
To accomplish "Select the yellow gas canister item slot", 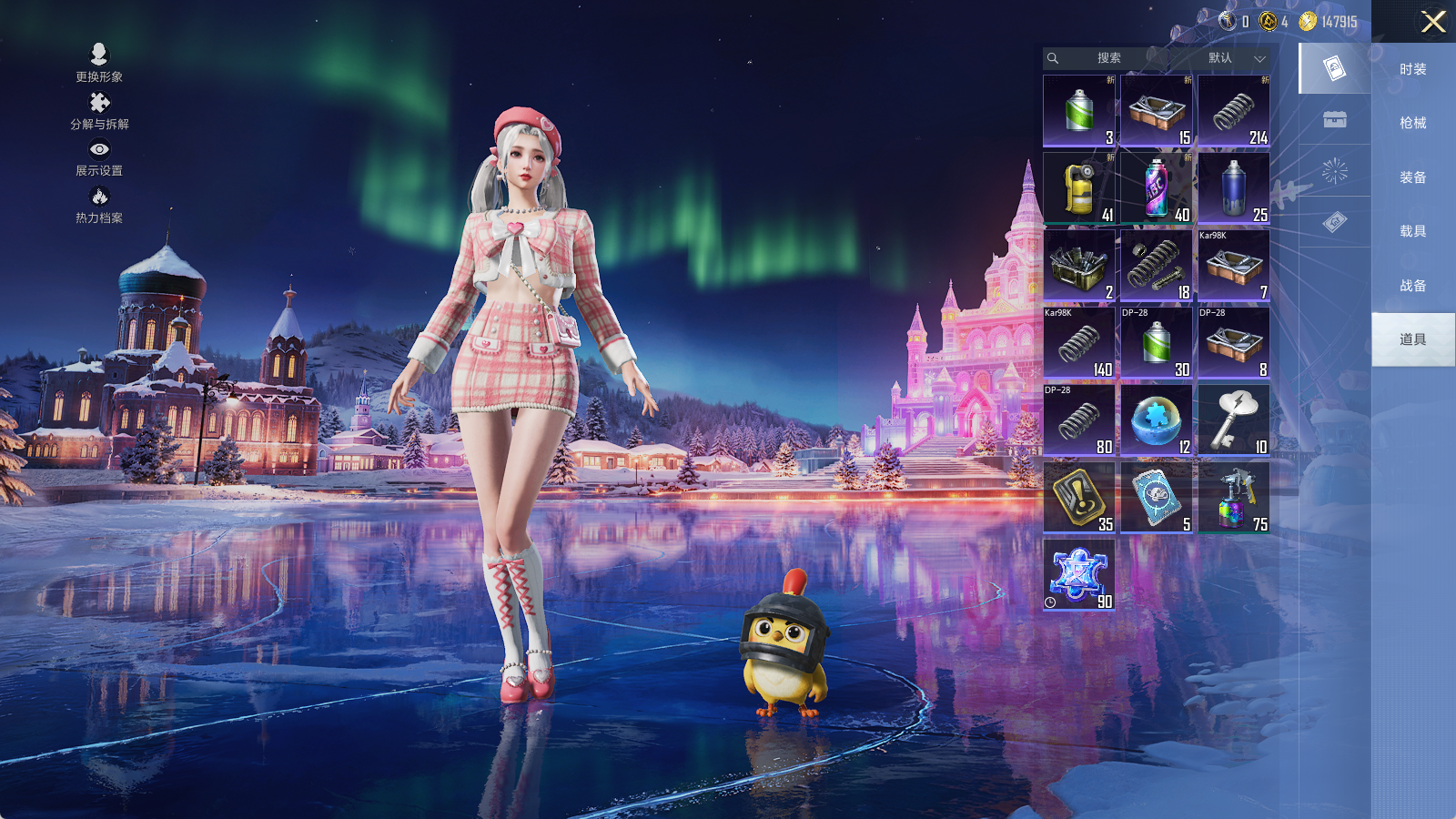I will (1079, 188).
